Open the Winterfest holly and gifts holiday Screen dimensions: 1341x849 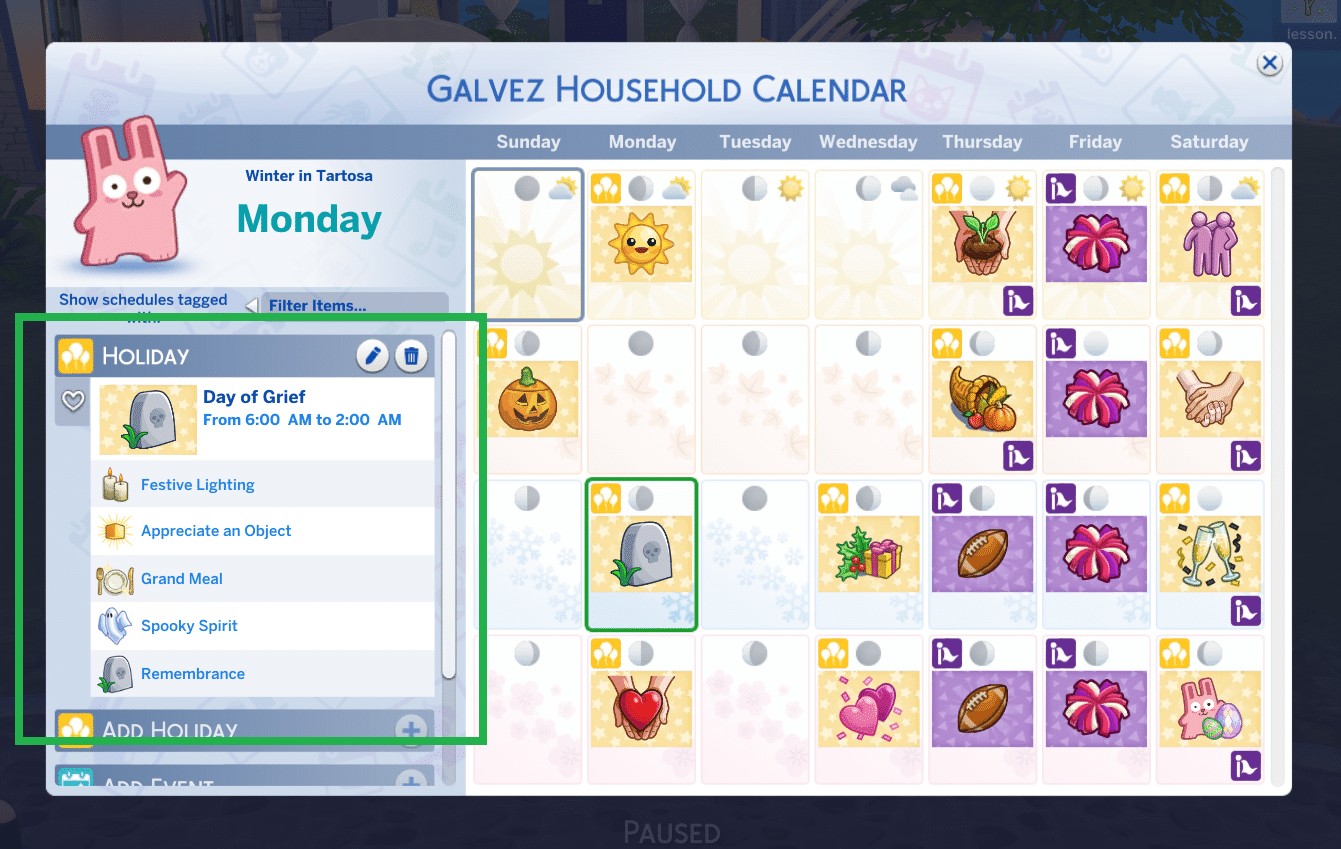(868, 555)
